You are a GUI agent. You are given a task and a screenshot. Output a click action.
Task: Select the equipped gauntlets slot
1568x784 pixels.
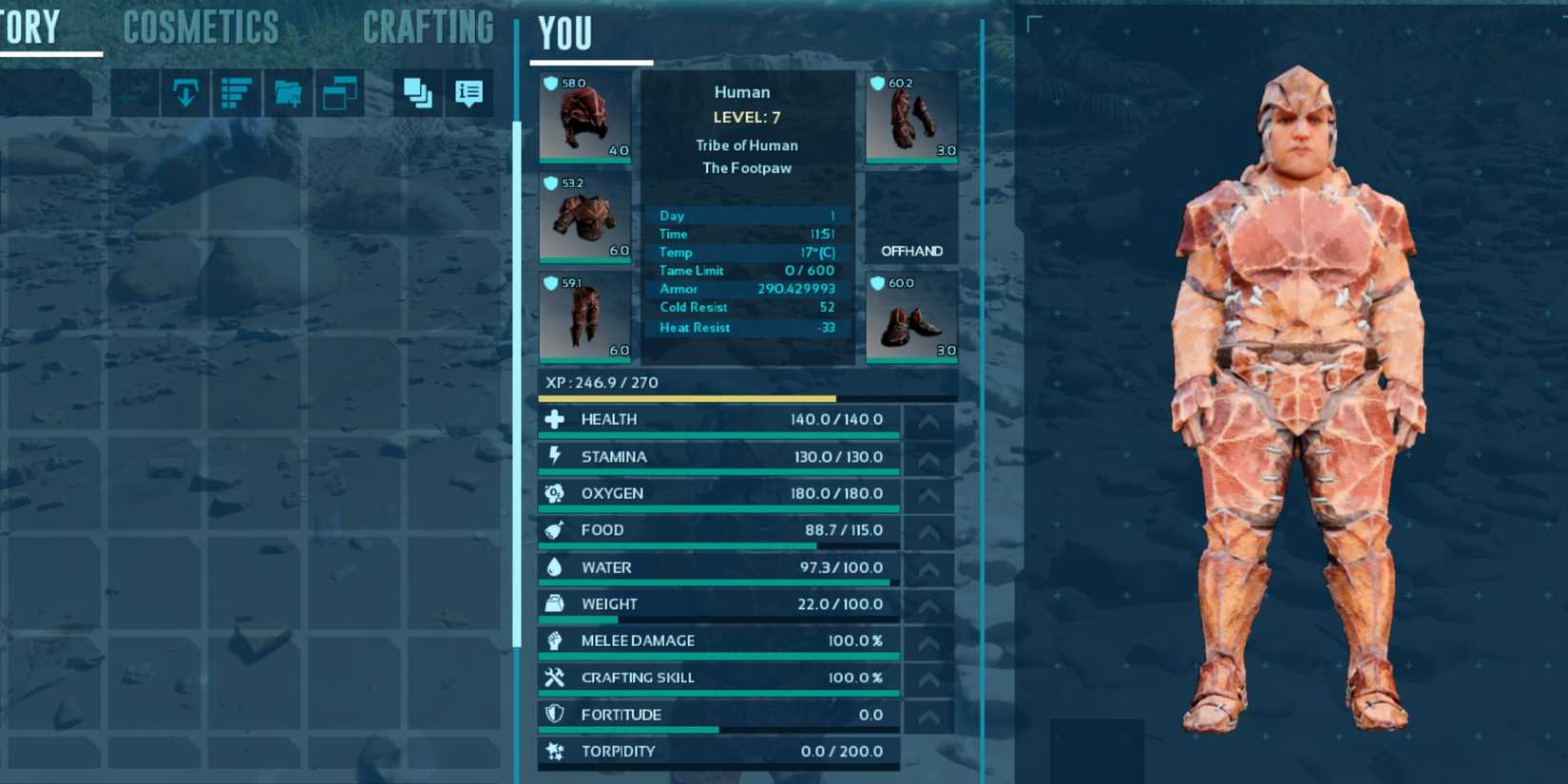[x=910, y=114]
